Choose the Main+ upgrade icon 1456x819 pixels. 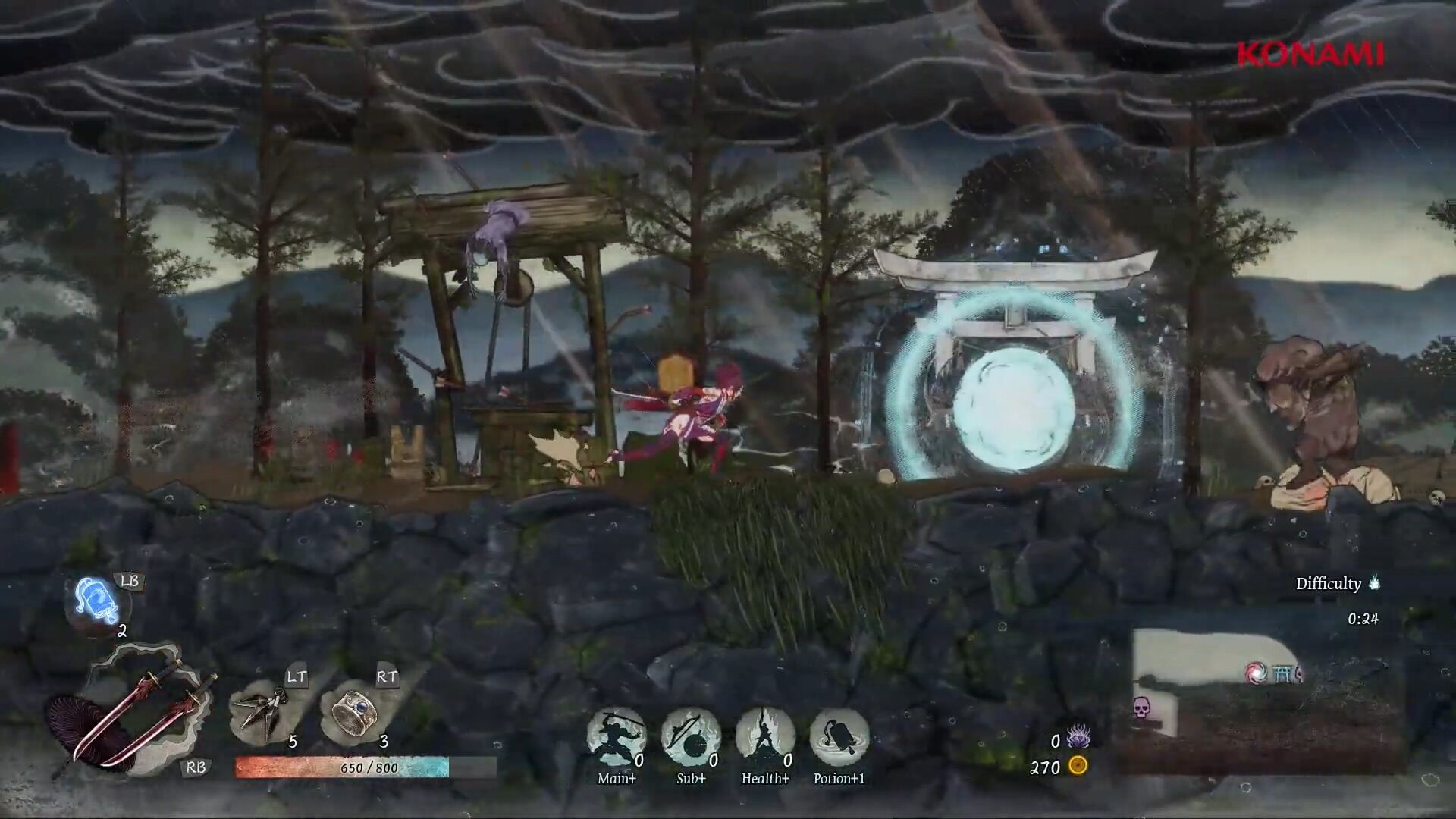(616, 737)
